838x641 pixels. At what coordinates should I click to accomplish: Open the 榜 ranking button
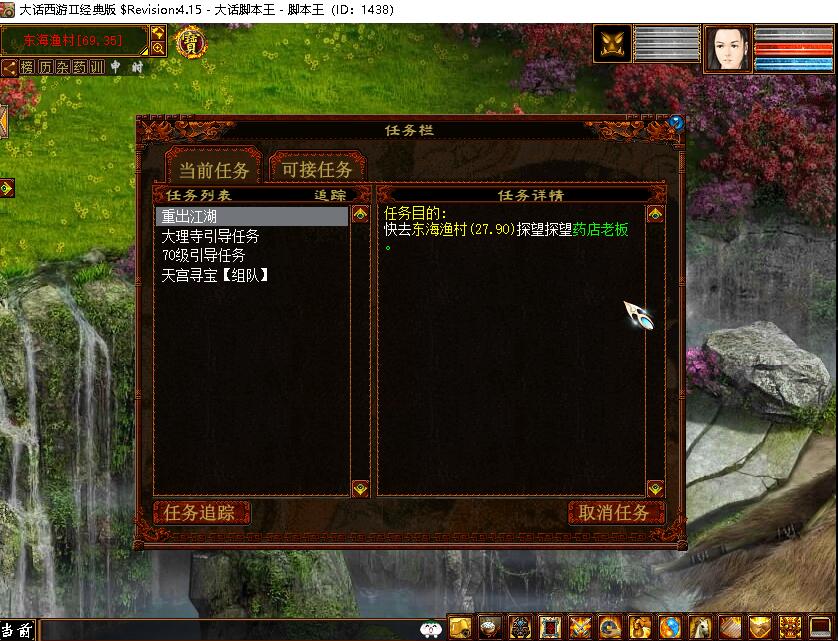(27, 67)
